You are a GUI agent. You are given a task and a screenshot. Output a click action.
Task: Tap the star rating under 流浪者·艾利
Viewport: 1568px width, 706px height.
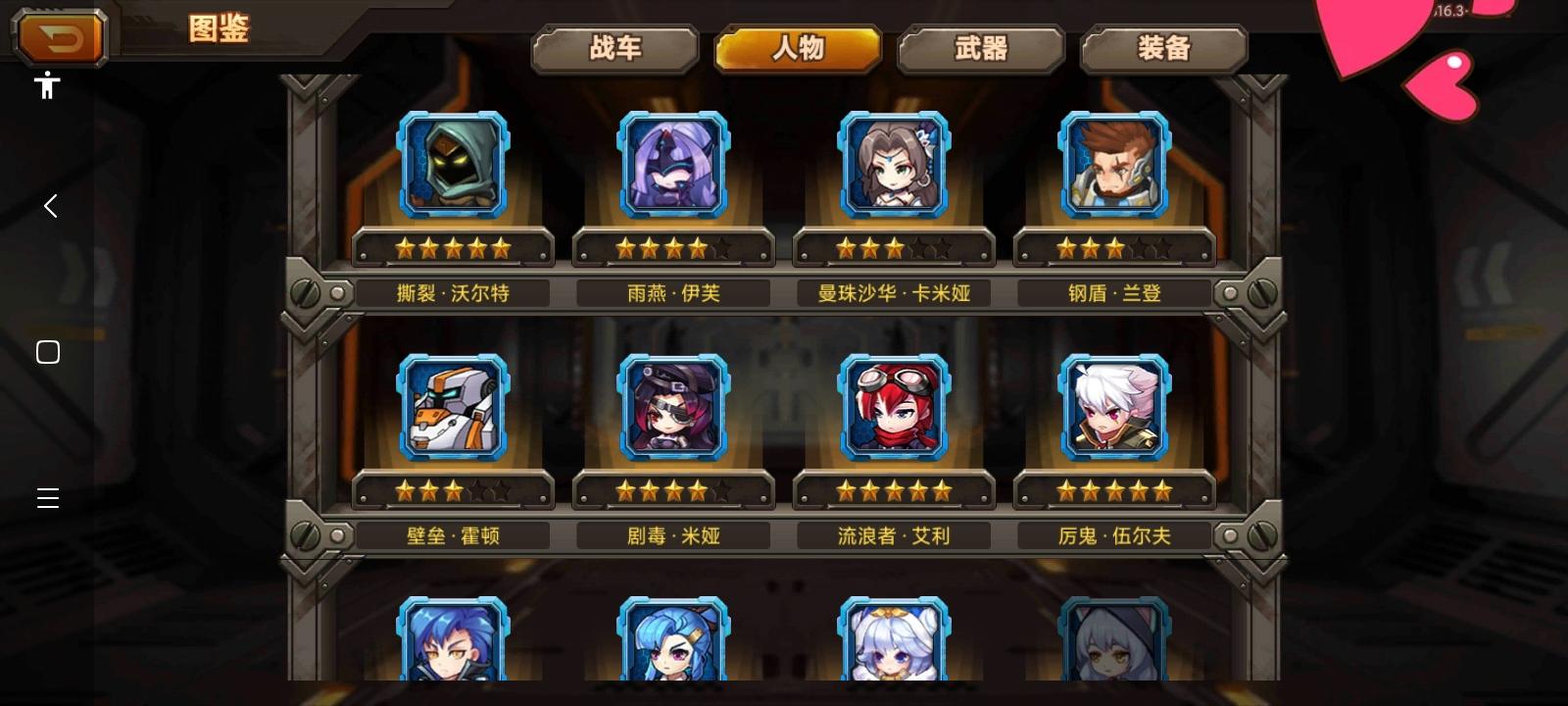coord(893,491)
